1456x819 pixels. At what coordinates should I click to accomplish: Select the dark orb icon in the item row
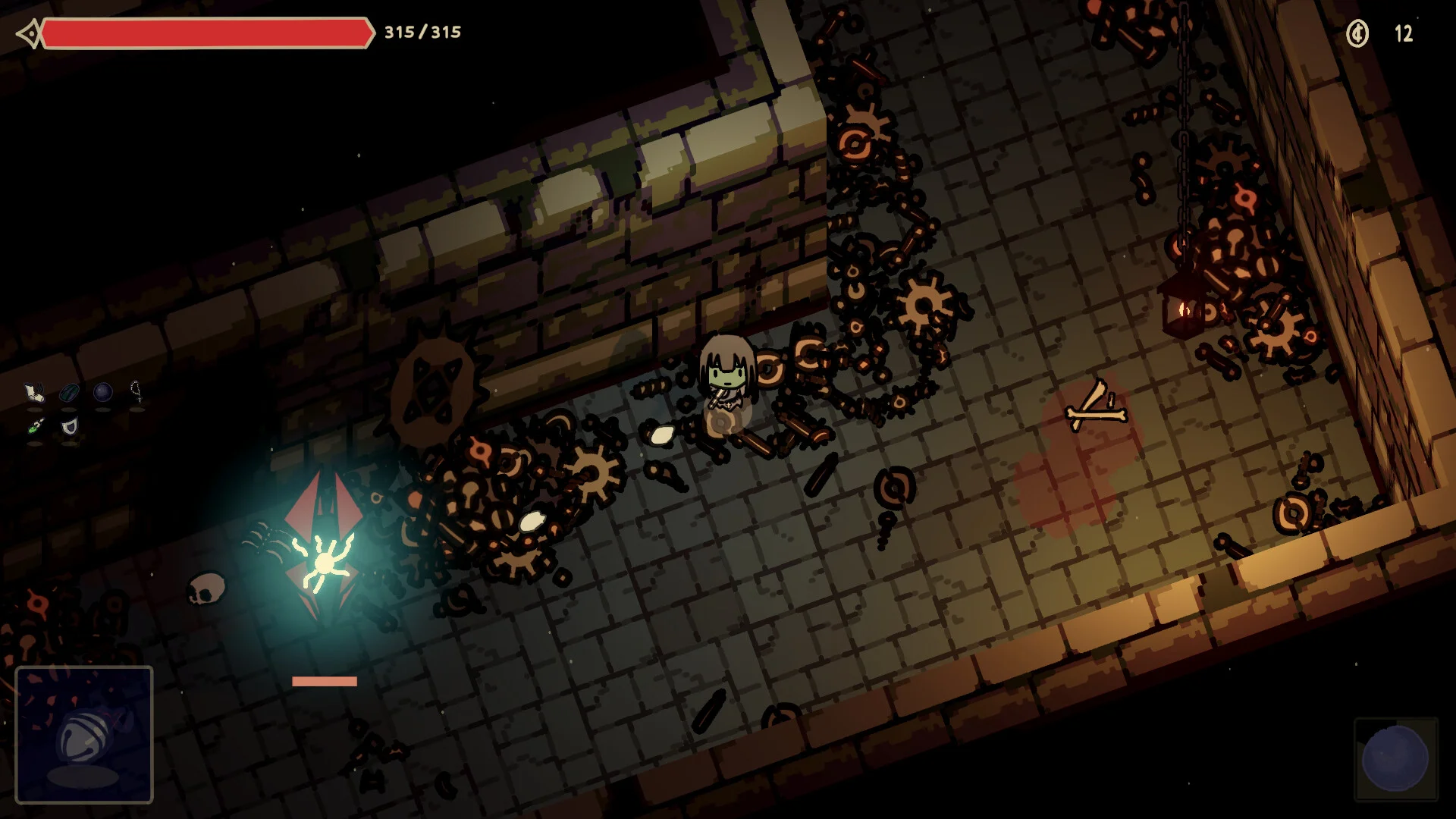[x=102, y=392]
